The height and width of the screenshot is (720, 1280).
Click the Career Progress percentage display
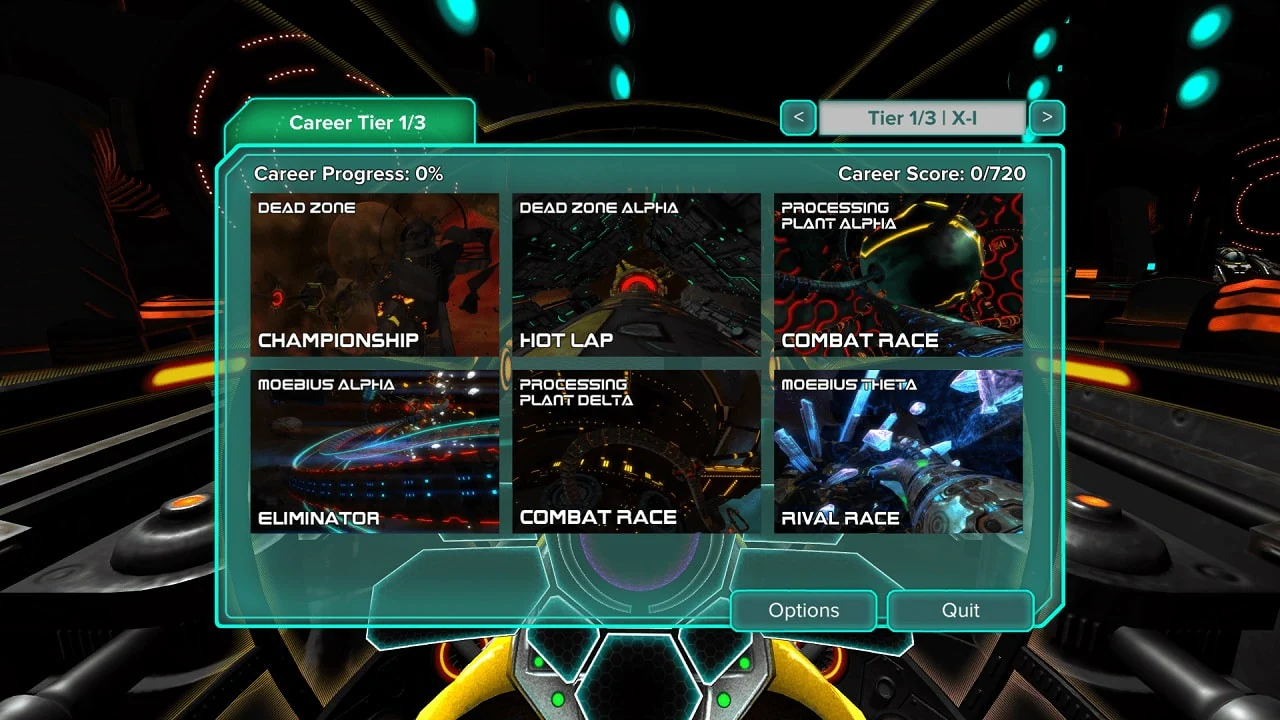click(x=345, y=172)
